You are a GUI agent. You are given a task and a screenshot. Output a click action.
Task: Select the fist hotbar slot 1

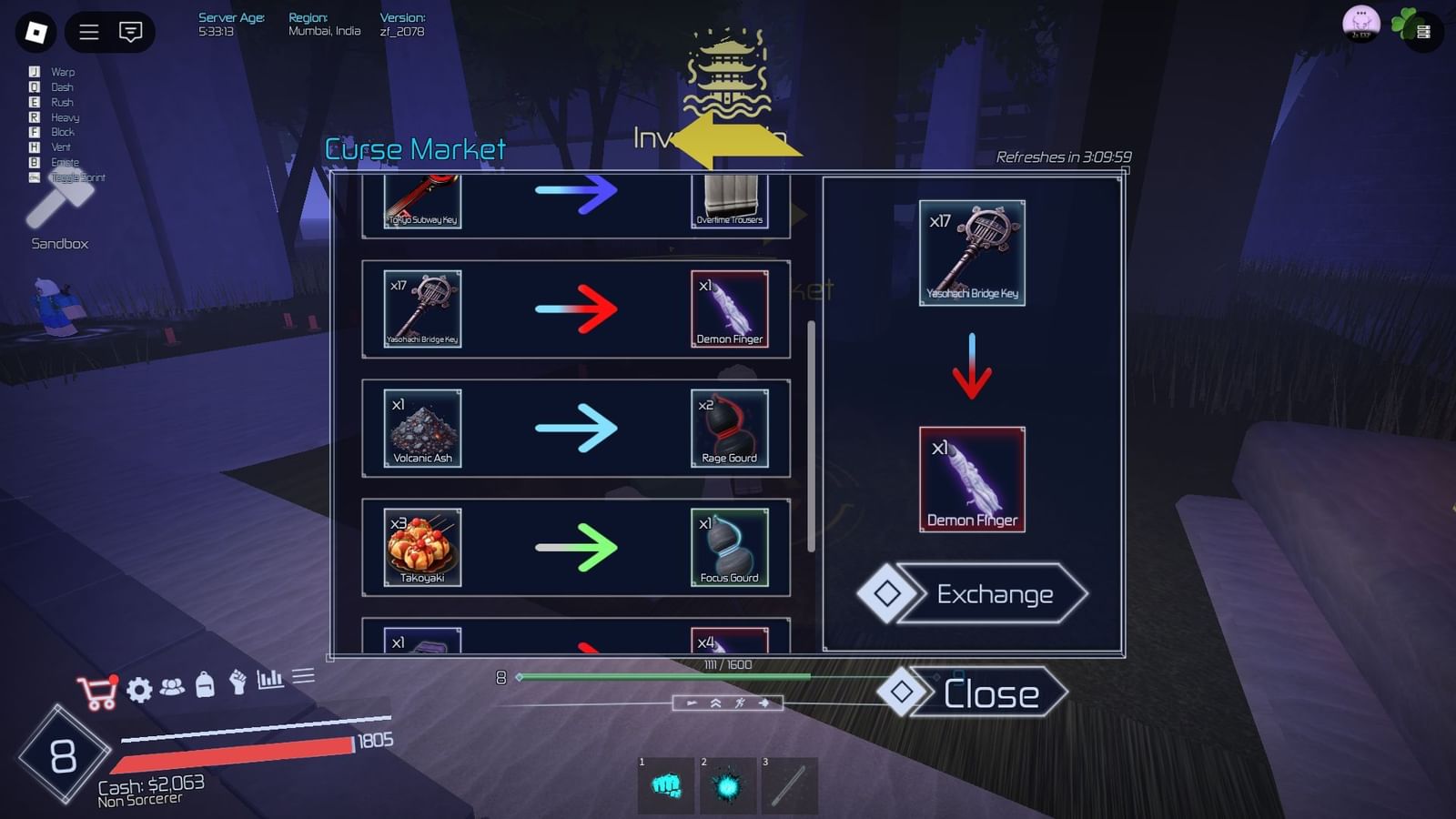coord(665,784)
